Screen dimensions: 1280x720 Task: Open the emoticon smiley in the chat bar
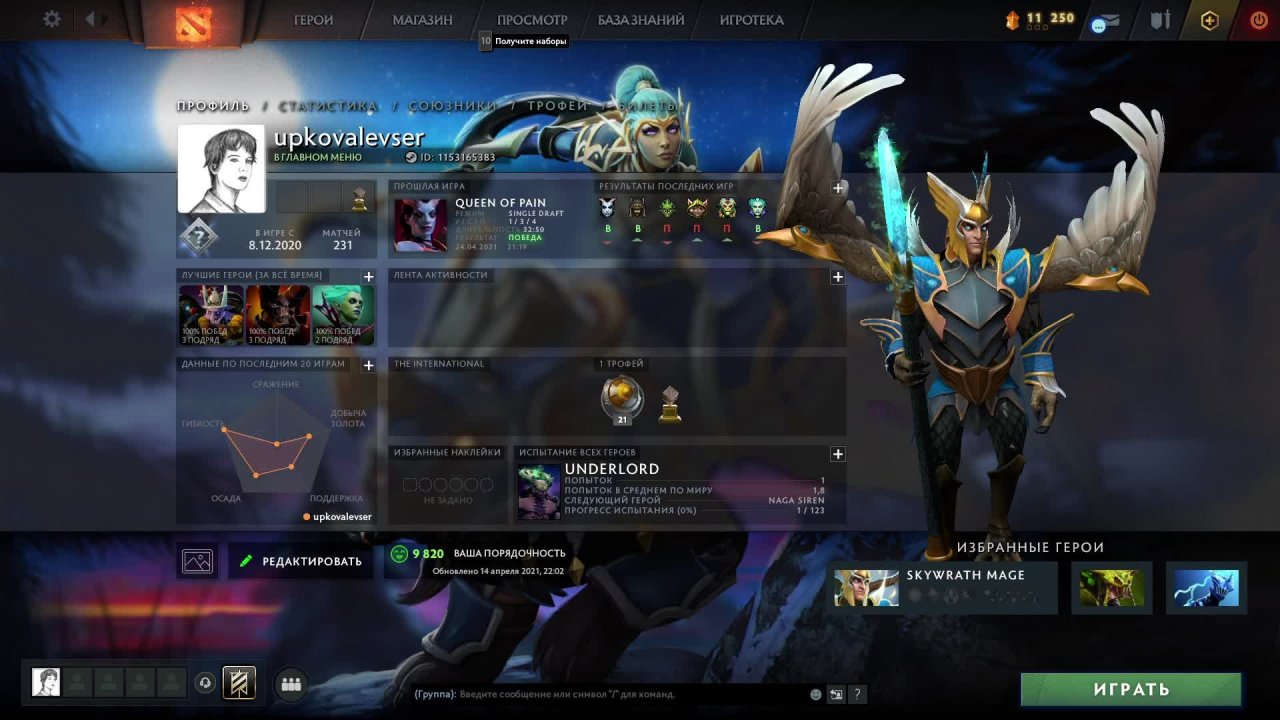point(814,694)
